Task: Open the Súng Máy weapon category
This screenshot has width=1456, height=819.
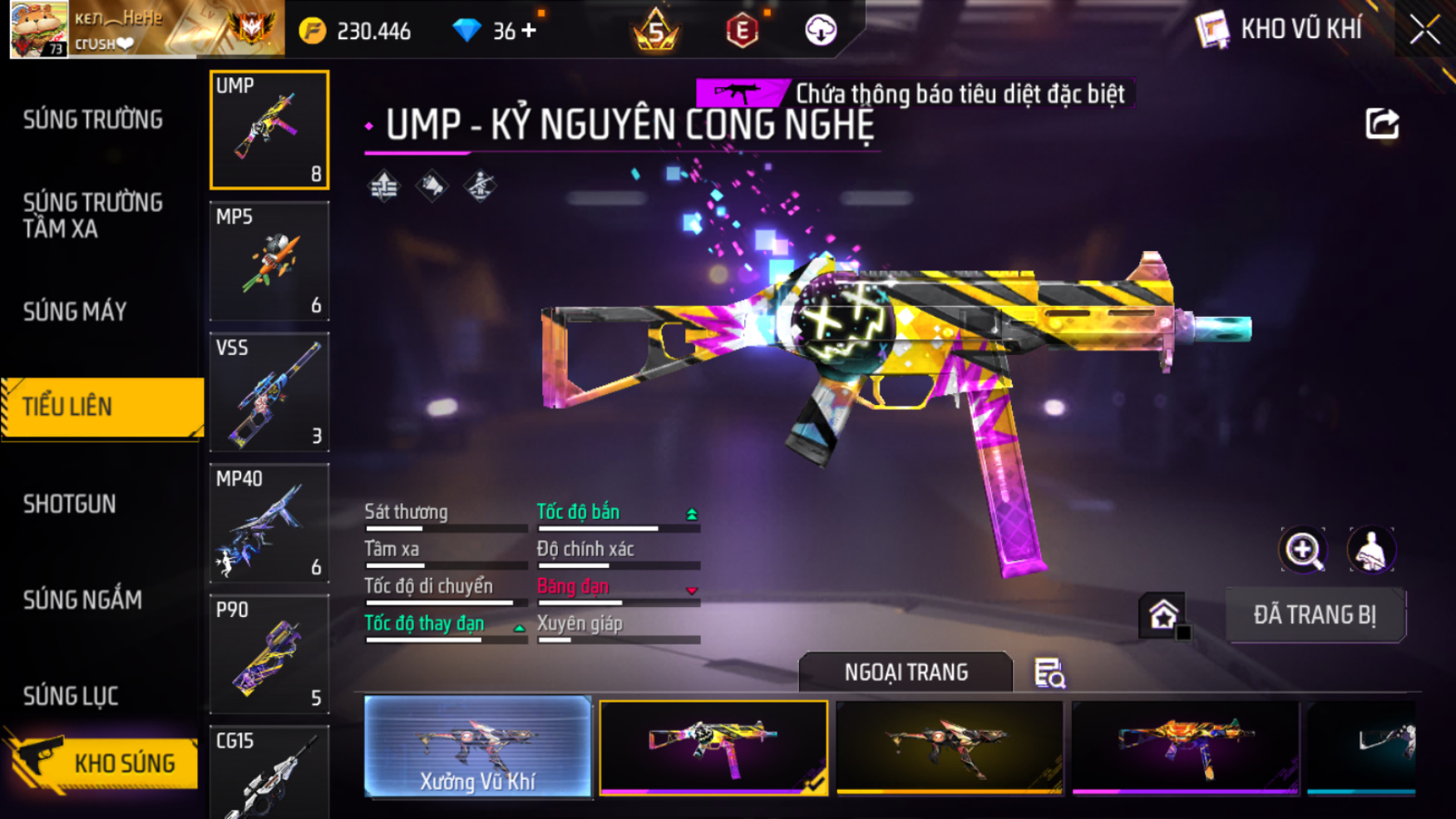Action: [x=75, y=312]
